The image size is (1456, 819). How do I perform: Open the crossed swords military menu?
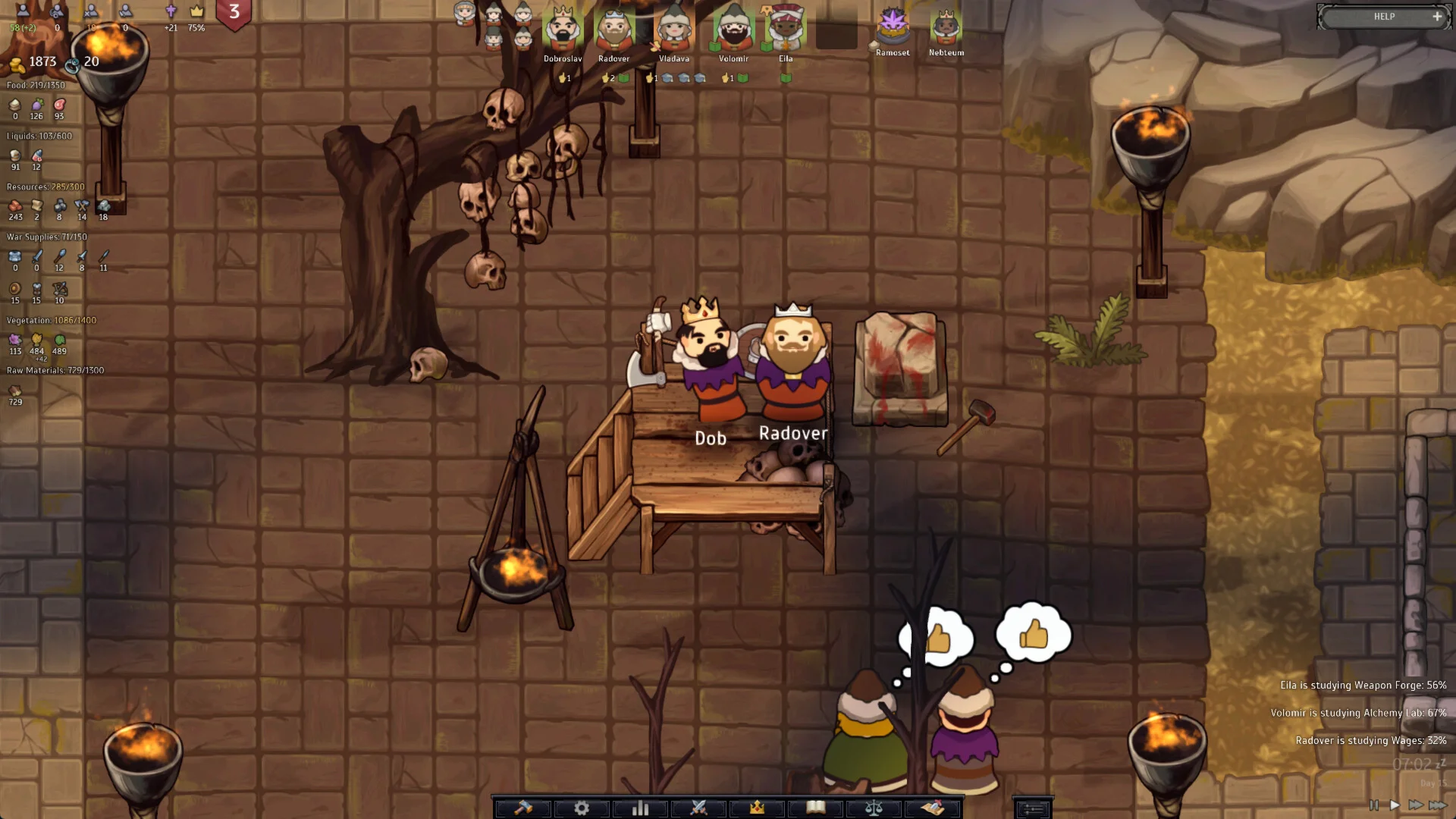click(698, 808)
